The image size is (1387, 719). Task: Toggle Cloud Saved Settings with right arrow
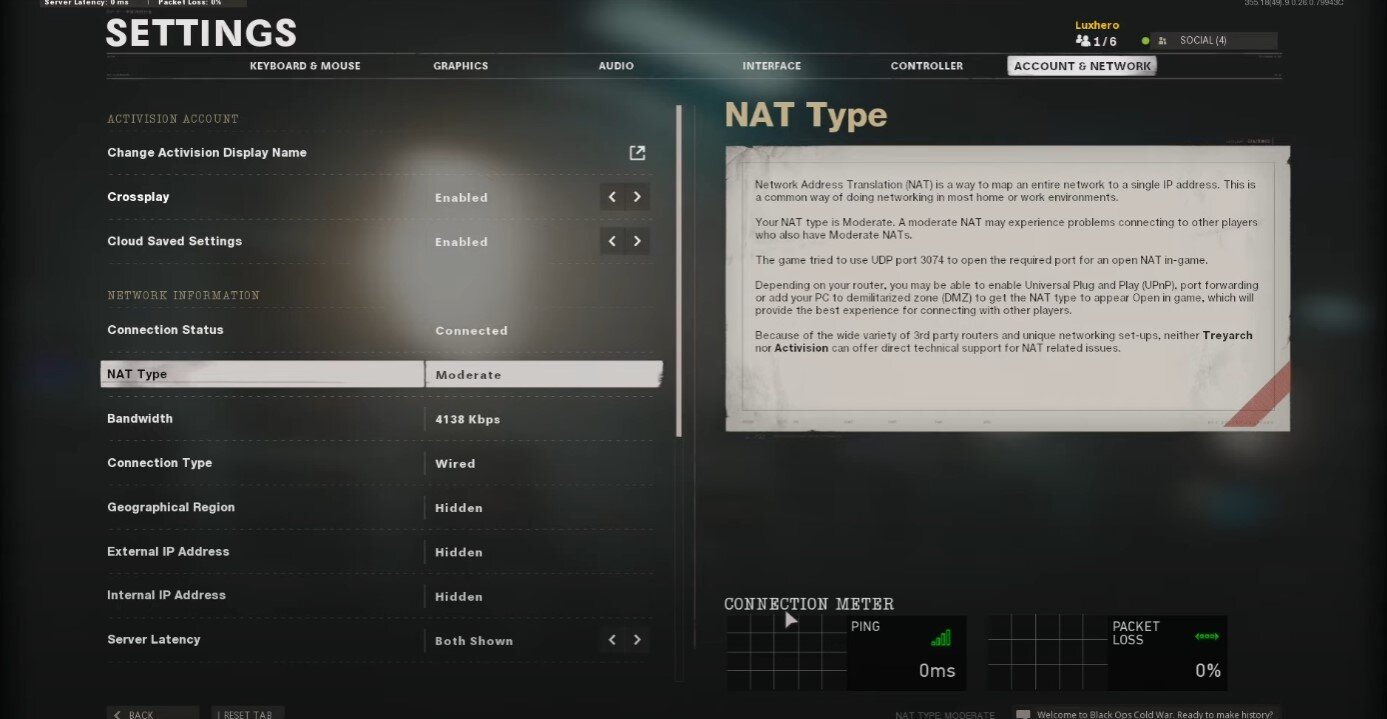[x=637, y=241]
